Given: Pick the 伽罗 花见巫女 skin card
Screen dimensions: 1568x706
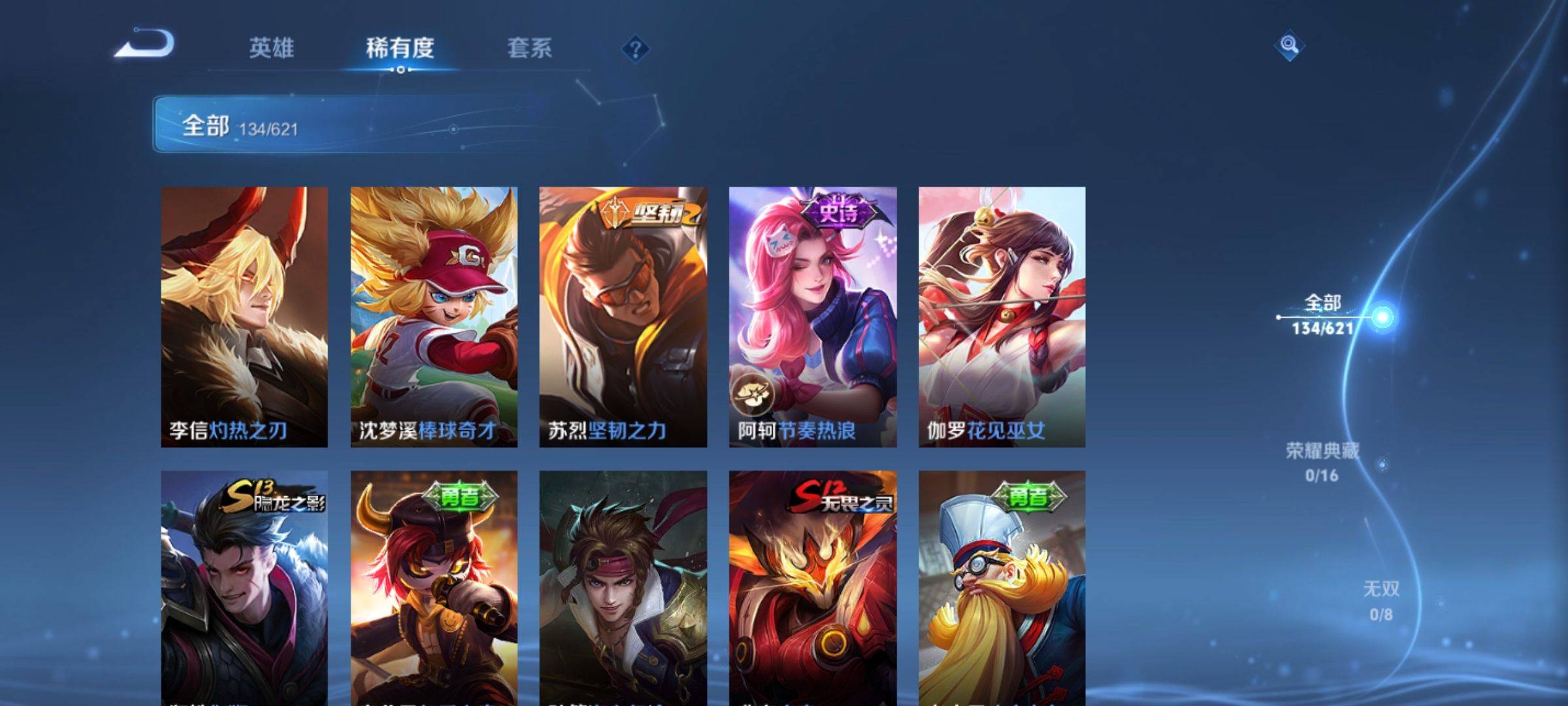Looking at the screenshot, I should pyautogui.click(x=1002, y=317).
